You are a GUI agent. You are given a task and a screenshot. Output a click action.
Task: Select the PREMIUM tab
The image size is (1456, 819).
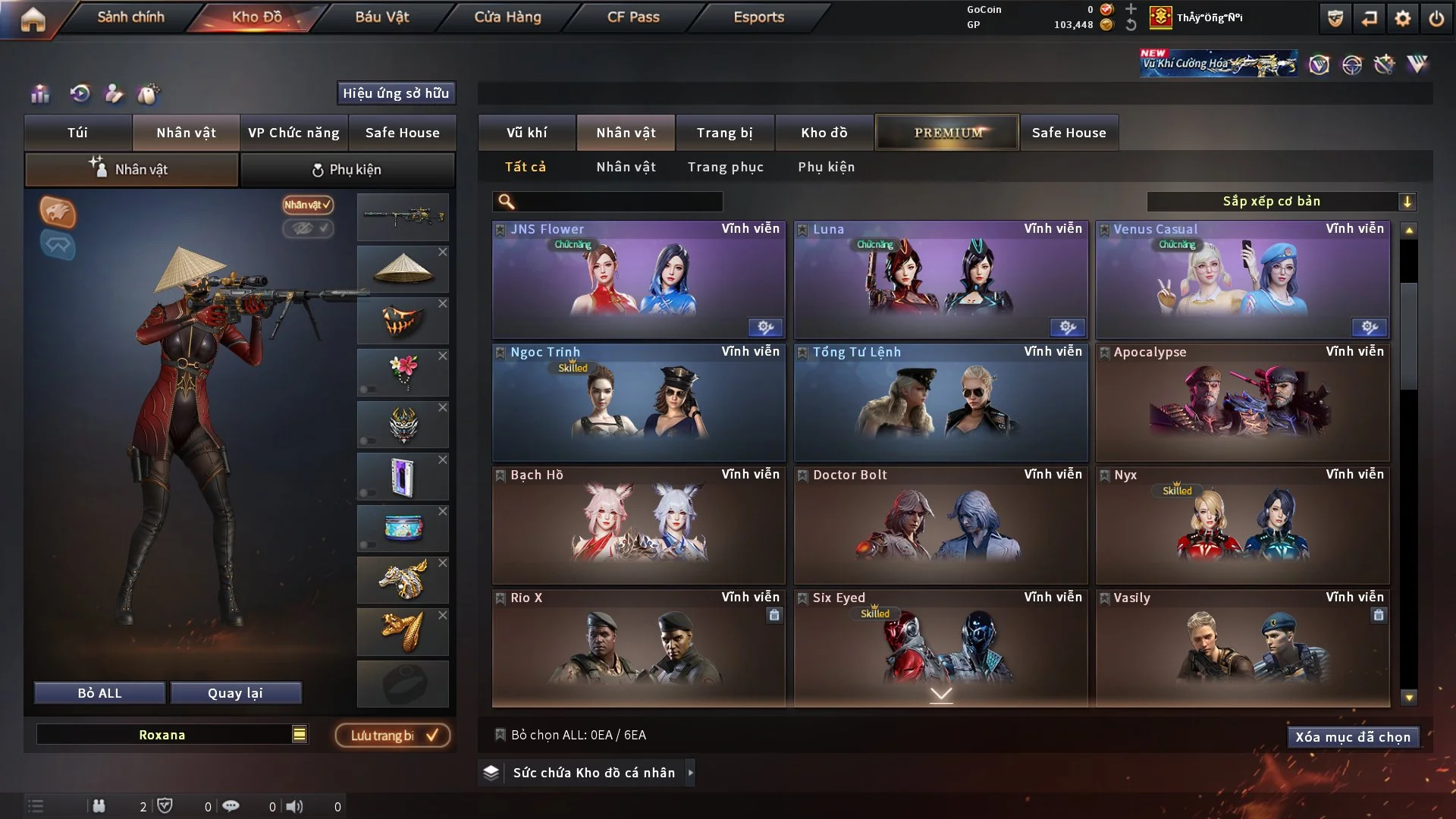click(x=947, y=133)
